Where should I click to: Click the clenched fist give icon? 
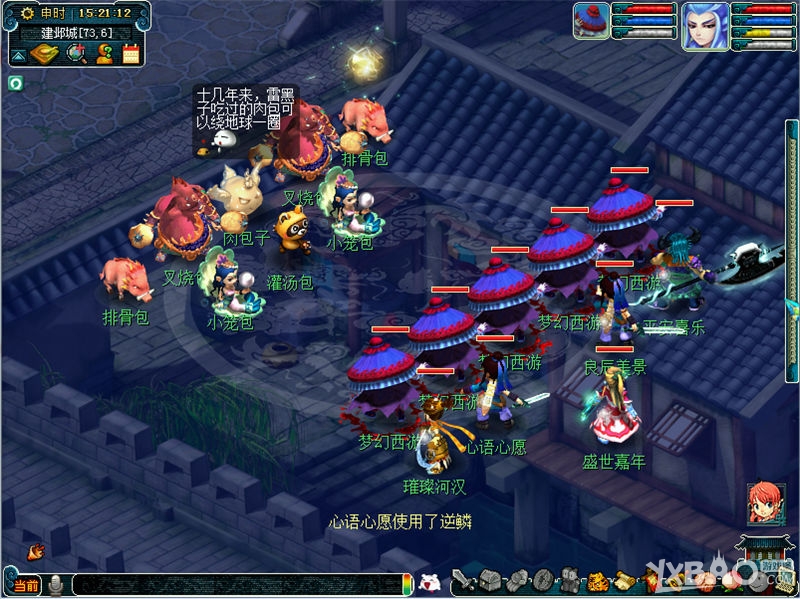(x=517, y=580)
